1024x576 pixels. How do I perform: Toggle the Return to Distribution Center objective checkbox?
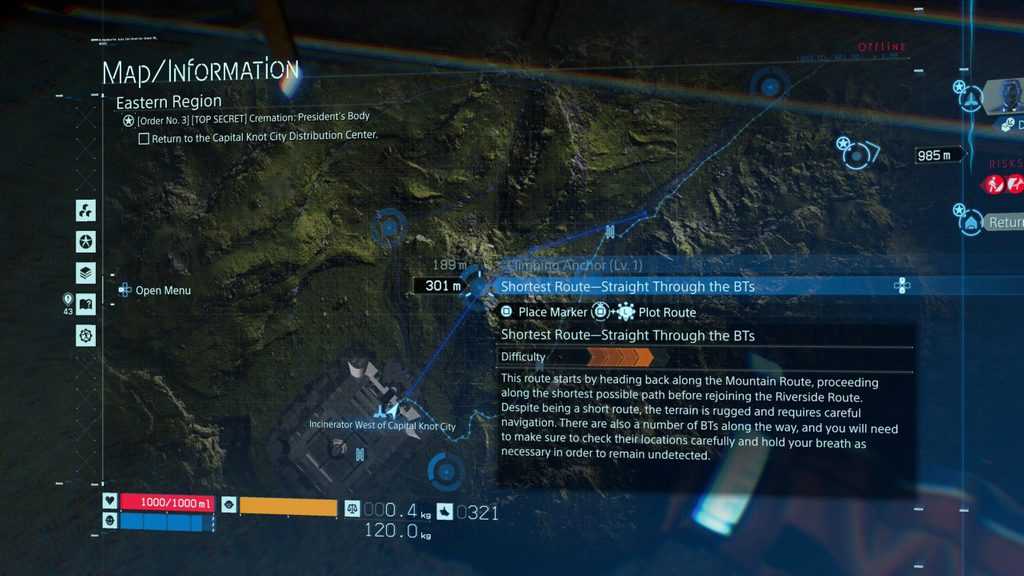[x=144, y=139]
